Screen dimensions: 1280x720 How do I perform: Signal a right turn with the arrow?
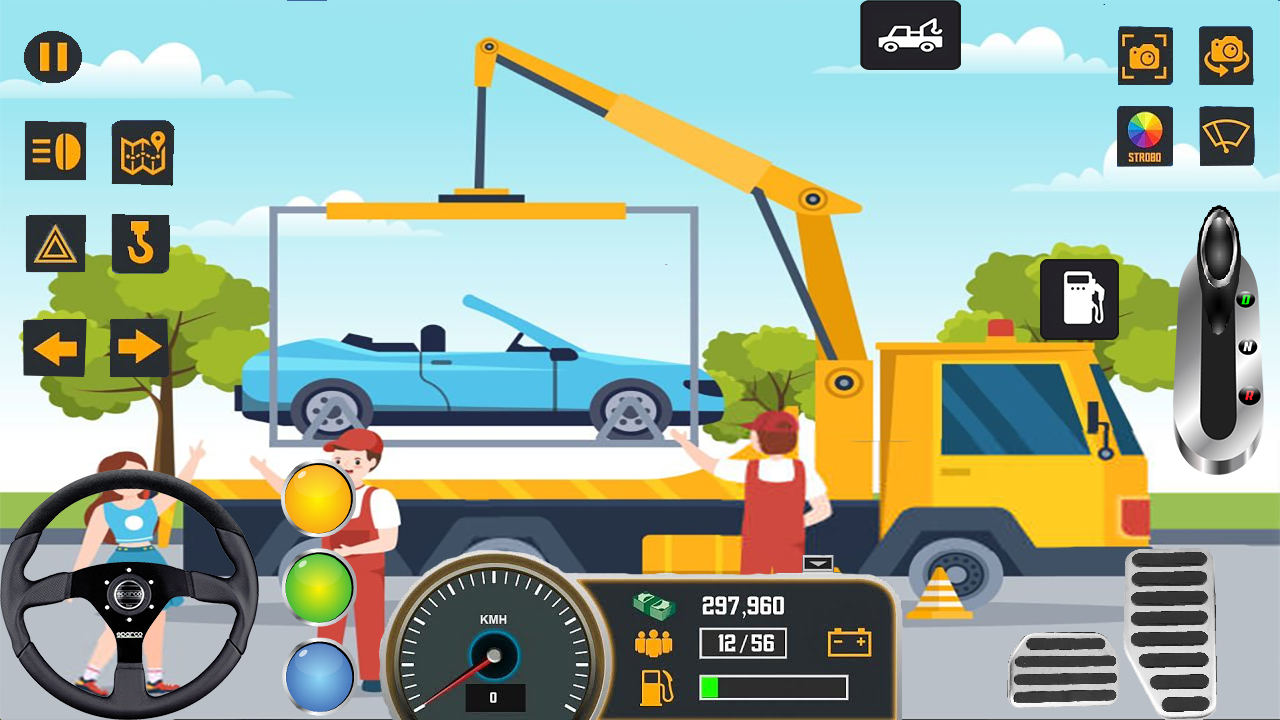[x=140, y=348]
